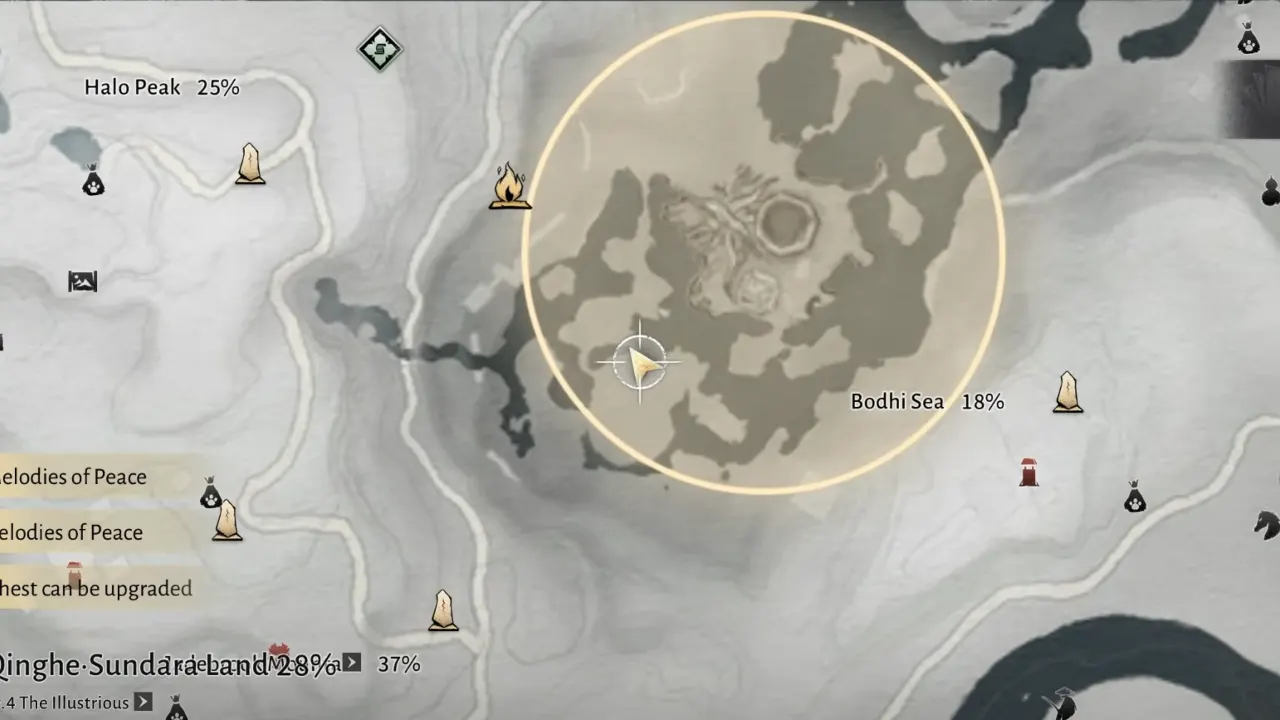
Task: Open the scenic viewpoint painting icon
Action: click(x=82, y=282)
